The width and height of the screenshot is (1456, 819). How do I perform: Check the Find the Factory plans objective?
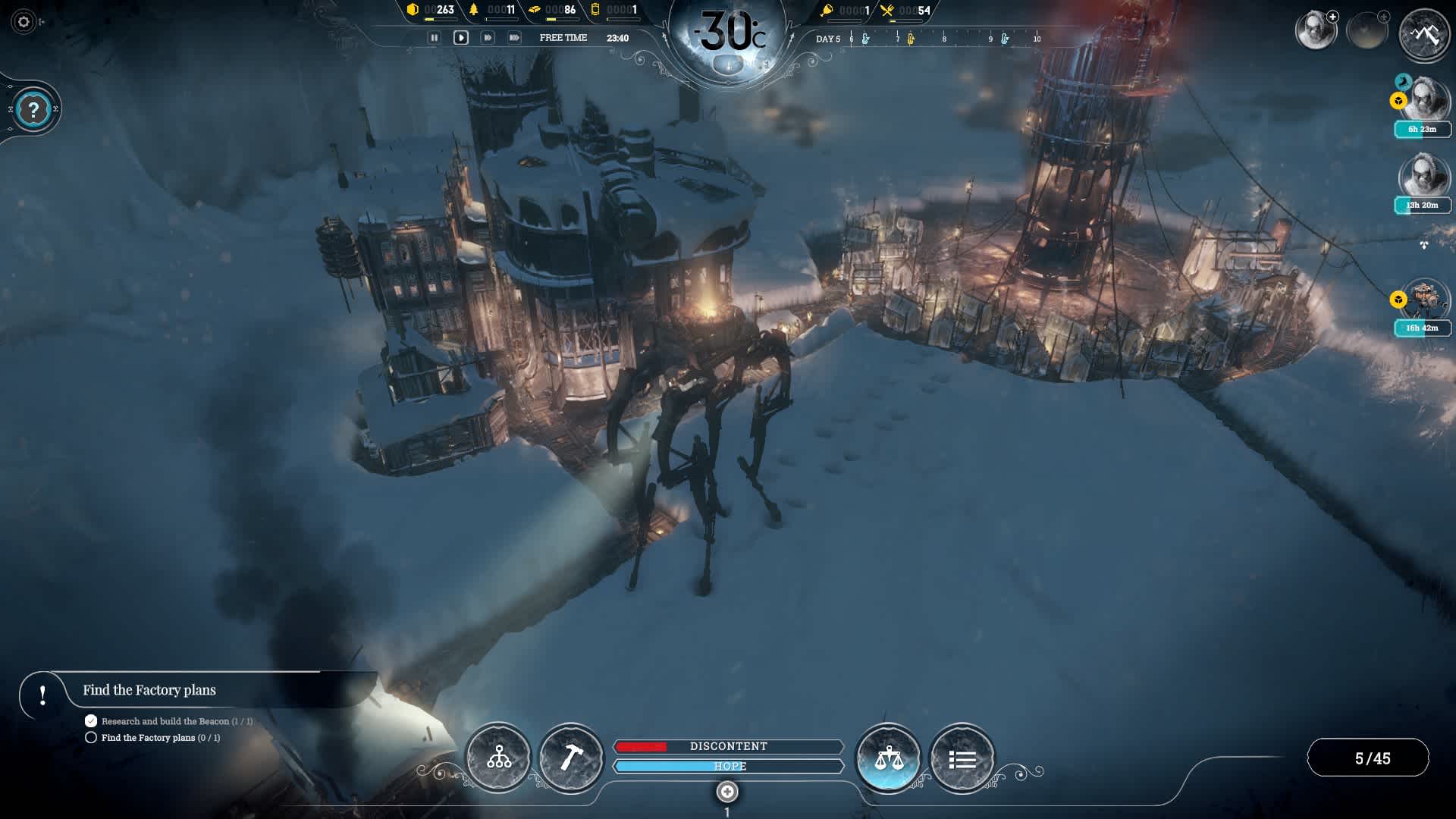91,736
